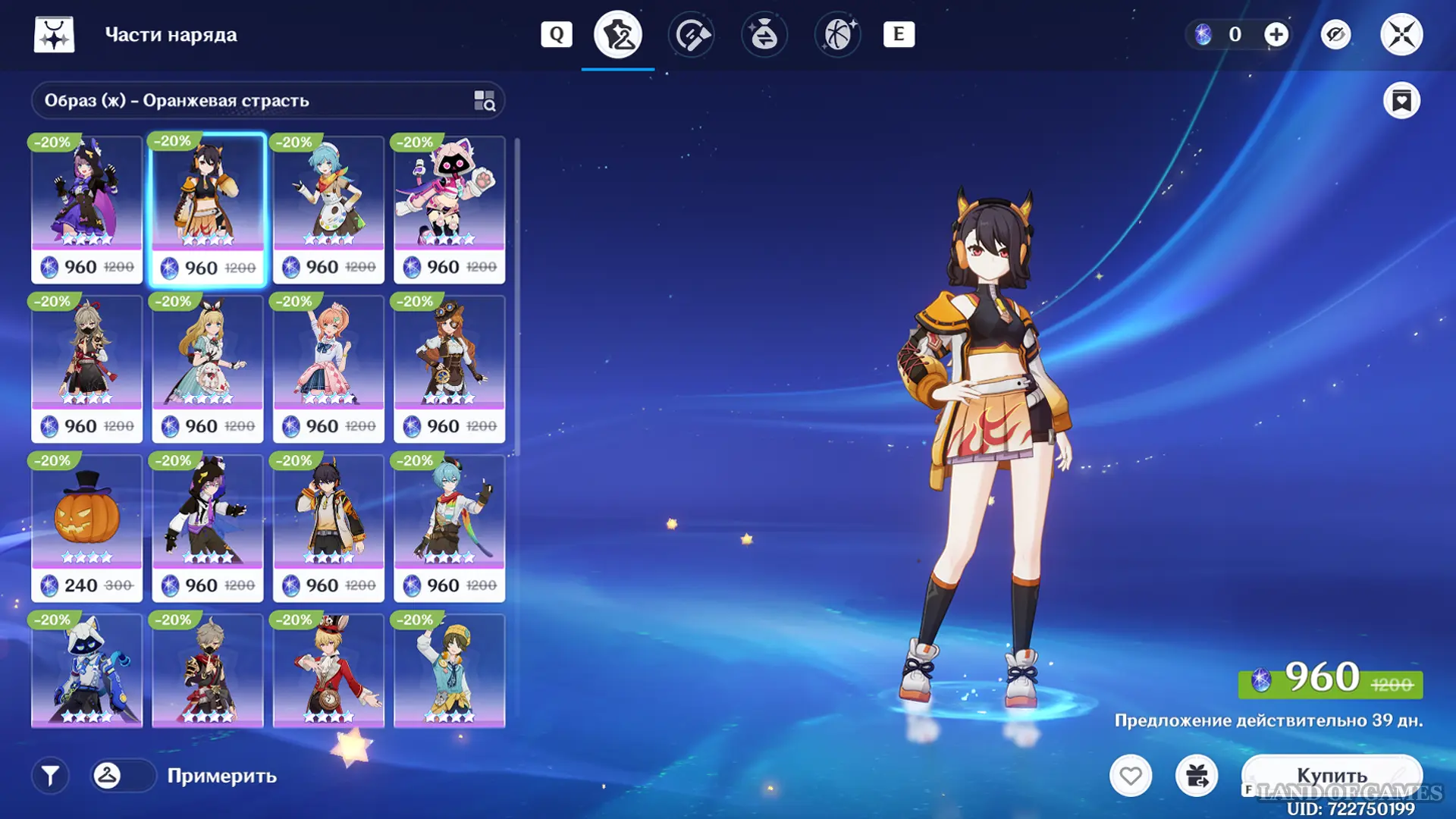Viewport: 1456px width, 819px height.
Task: Open the sparkling ball tab
Action: [x=837, y=34]
